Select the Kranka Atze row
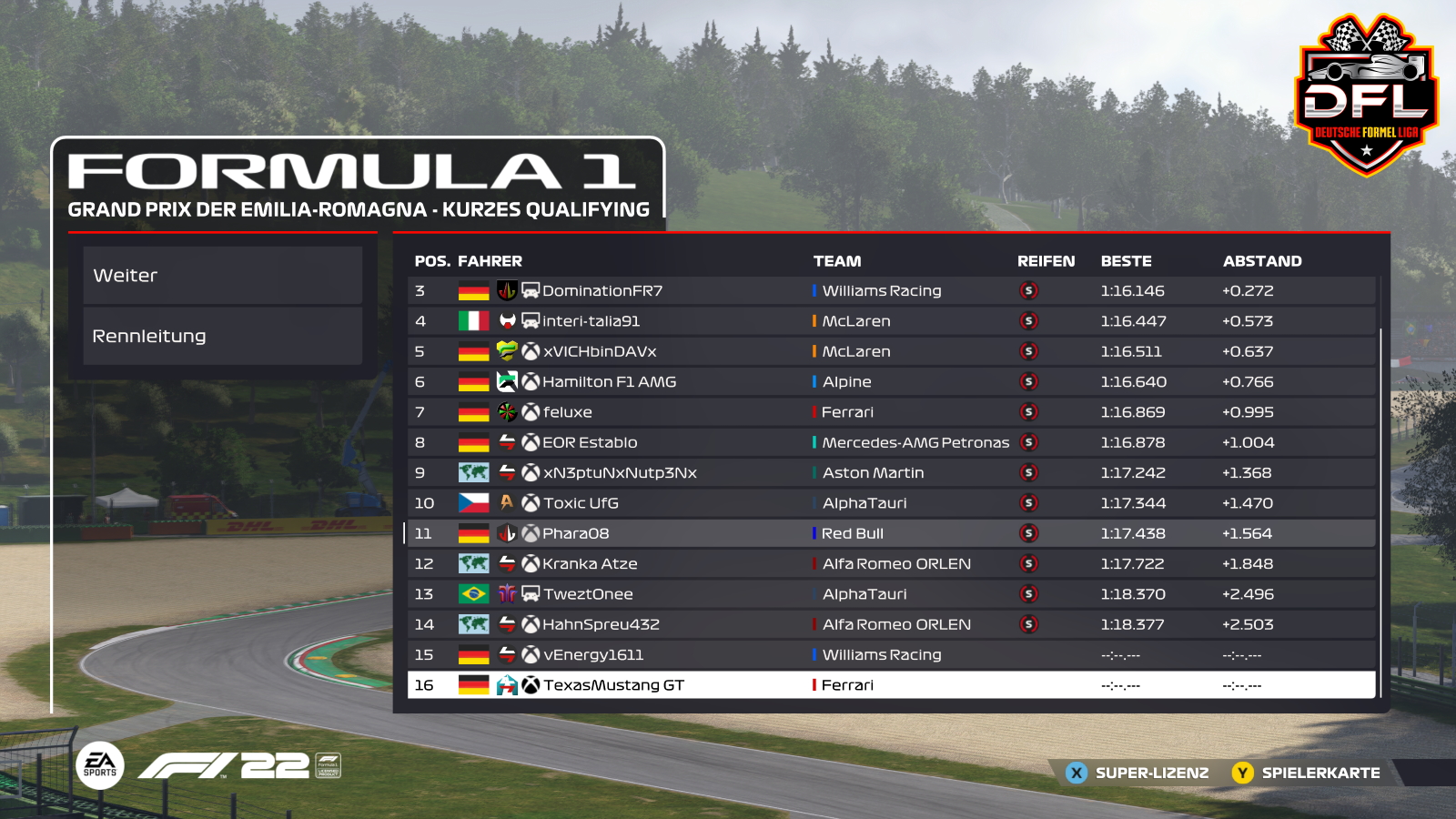 [x=891, y=564]
